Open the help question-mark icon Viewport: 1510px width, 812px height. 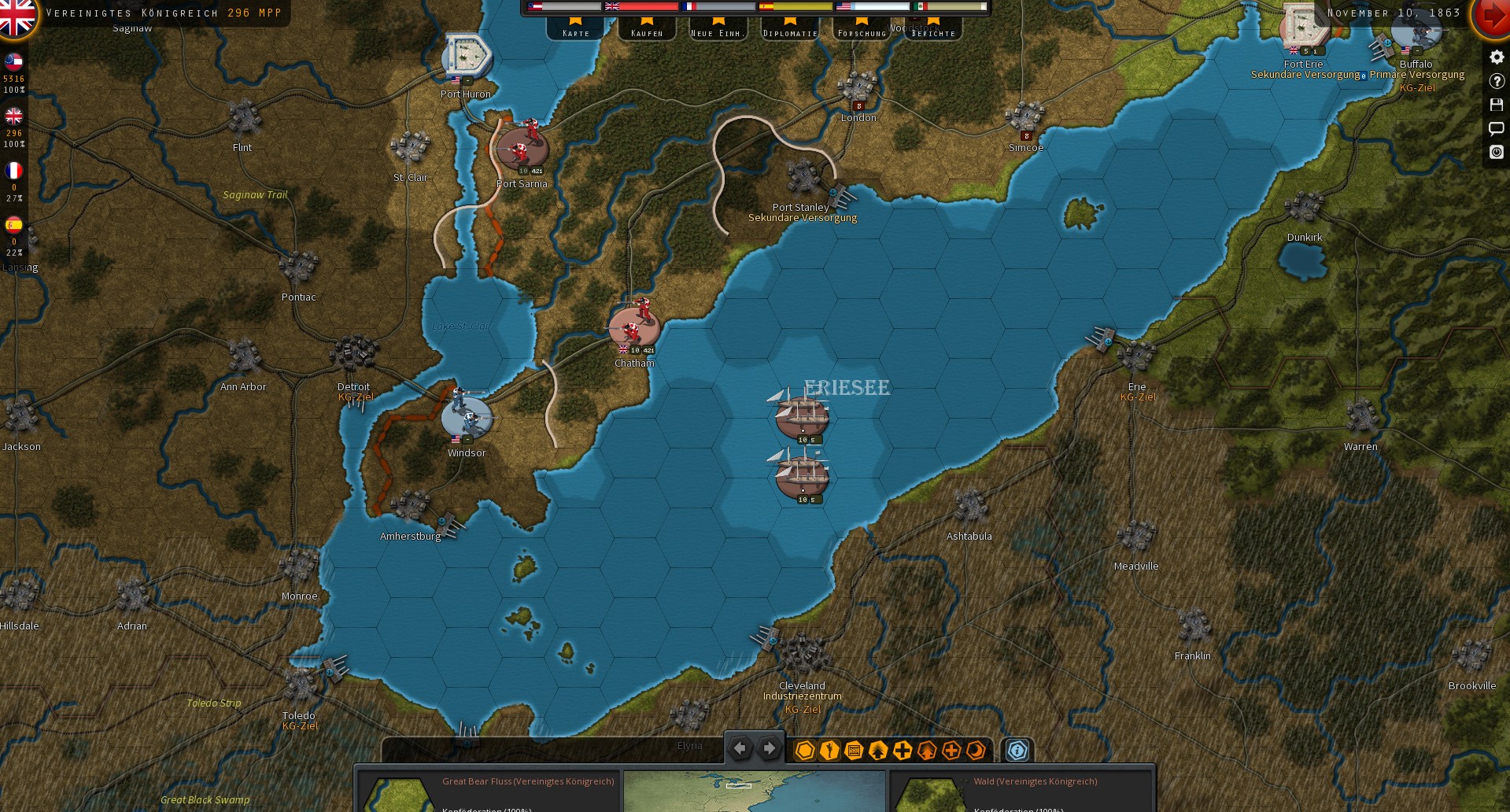point(1497,80)
